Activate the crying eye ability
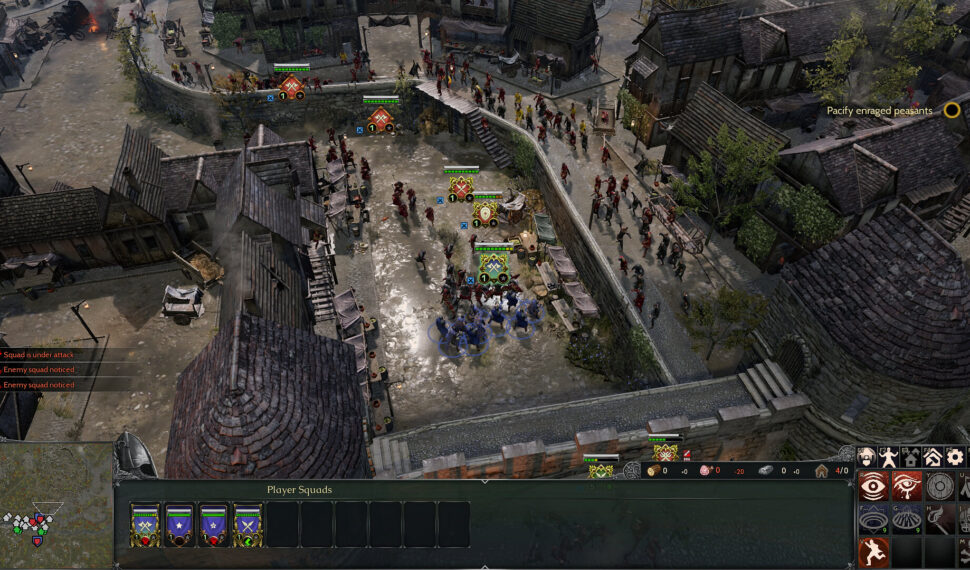The width and height of the screenshot is (970, 570). coord(906,487)
